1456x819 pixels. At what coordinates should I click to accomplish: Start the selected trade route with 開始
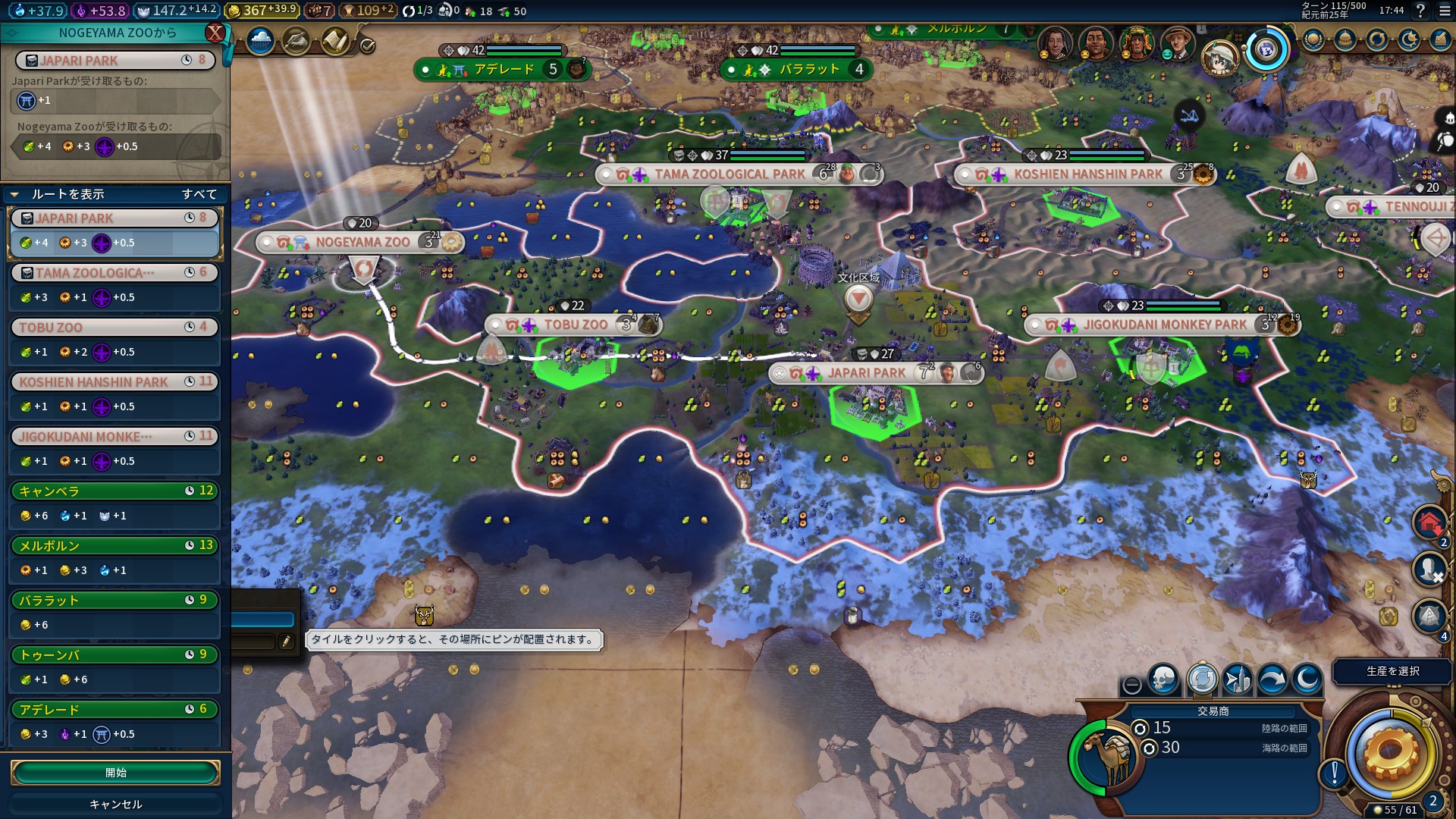coord(115,772)
